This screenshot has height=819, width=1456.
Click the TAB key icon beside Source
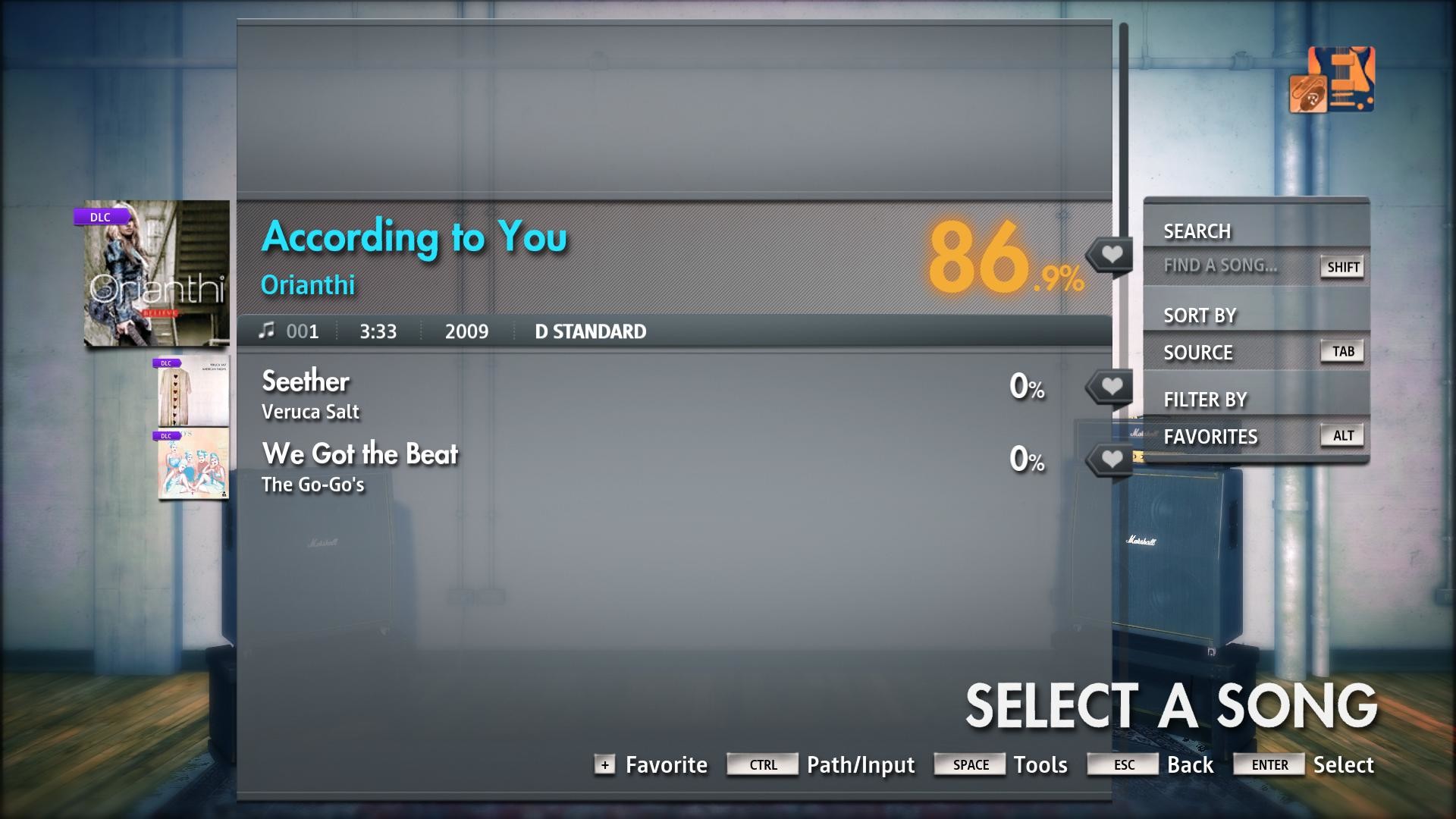(1343, 351)
